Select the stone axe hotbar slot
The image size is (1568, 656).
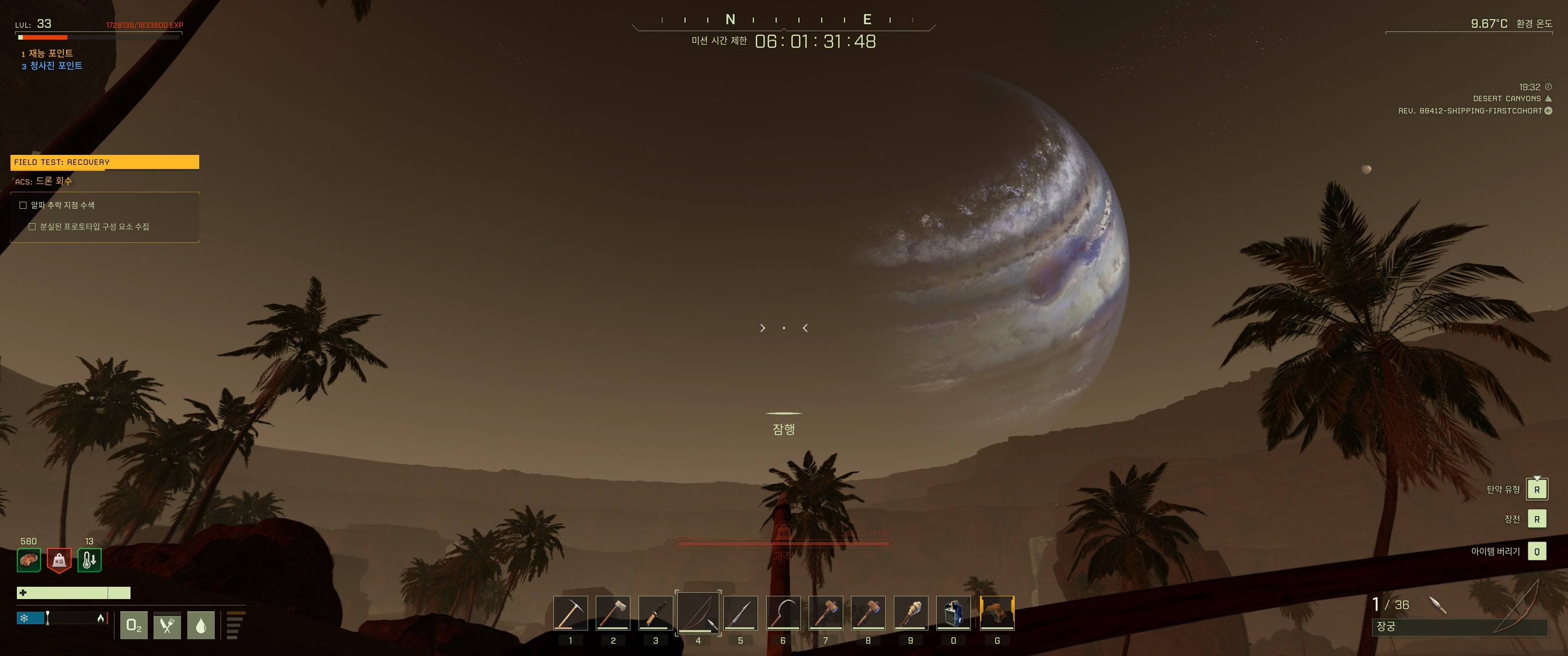pyautogui.click(x=613, y=613)
